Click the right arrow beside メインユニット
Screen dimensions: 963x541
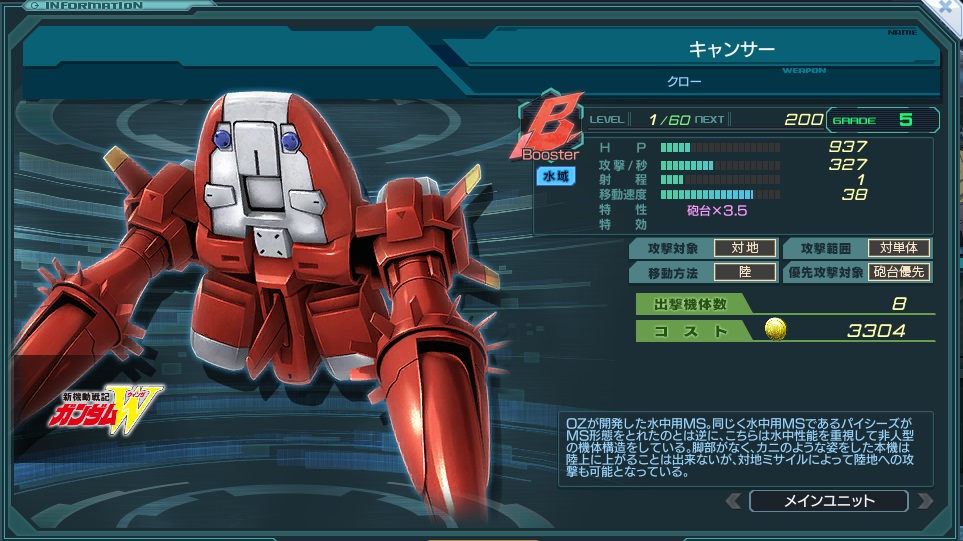(x=925, y=501)
